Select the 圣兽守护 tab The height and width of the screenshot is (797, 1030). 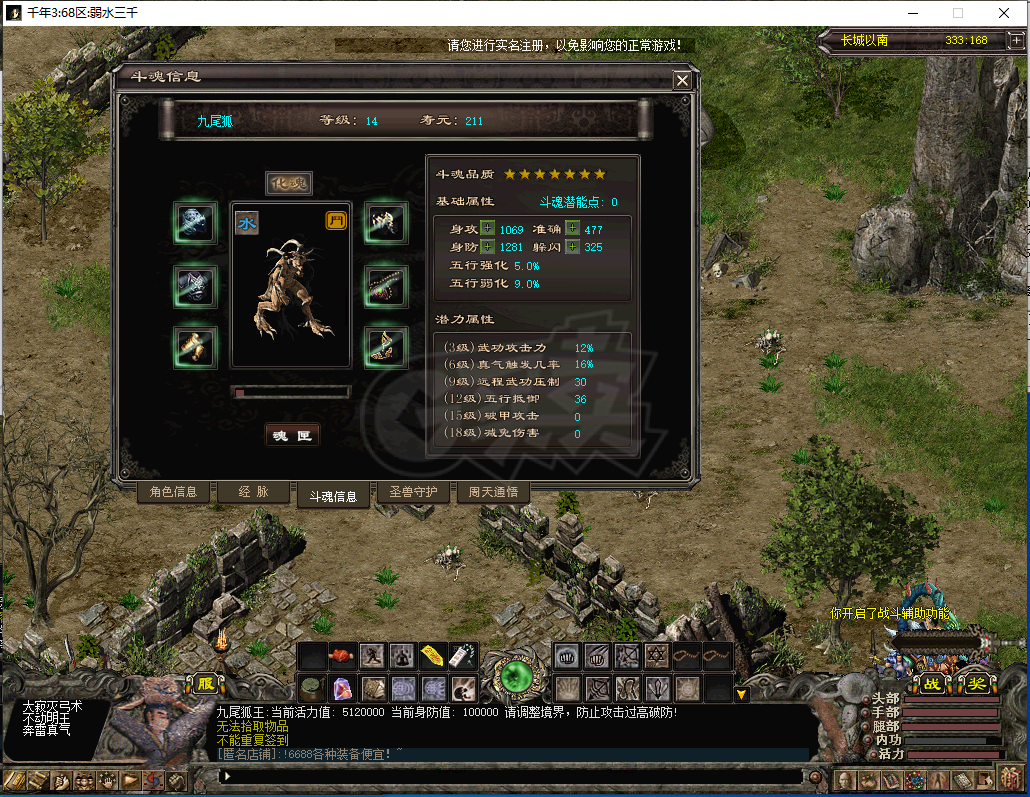(413, 492)
